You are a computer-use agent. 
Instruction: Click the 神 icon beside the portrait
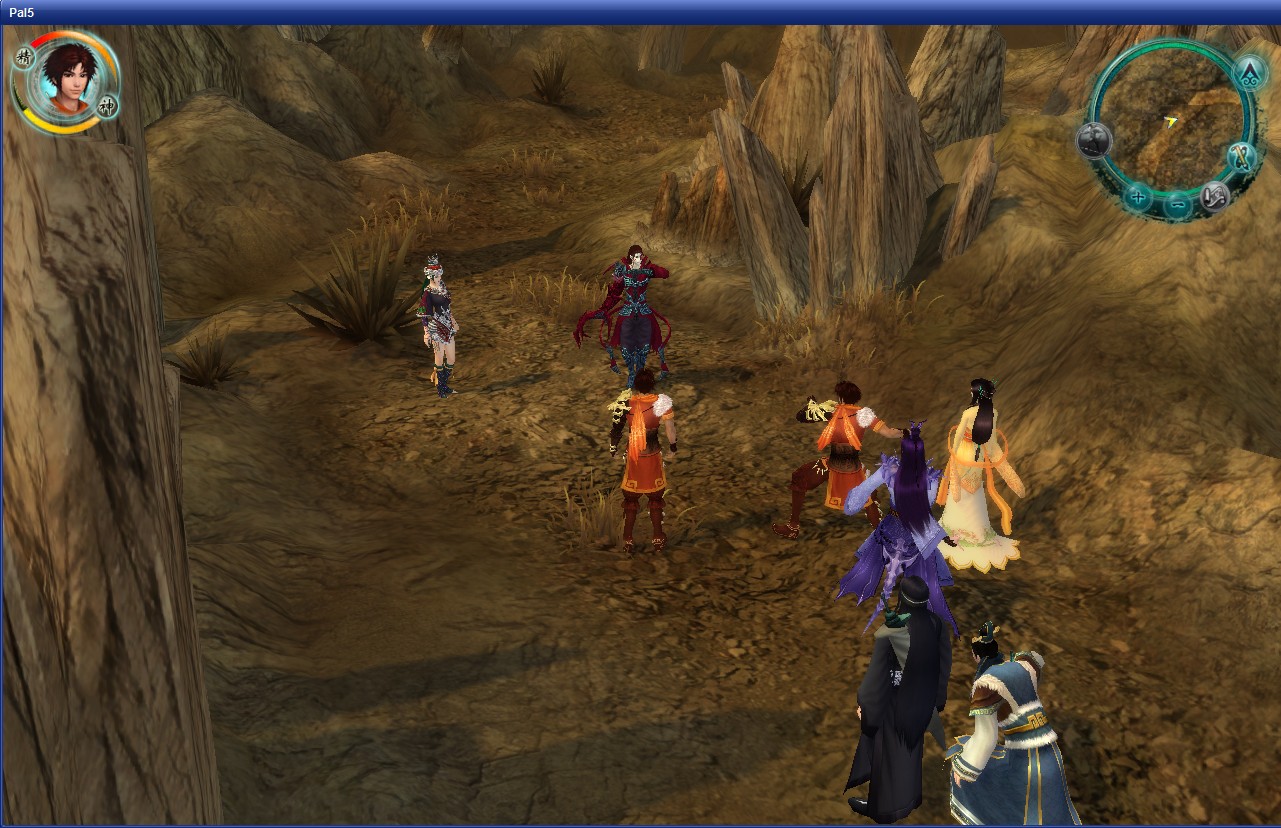tap(108, 105)
